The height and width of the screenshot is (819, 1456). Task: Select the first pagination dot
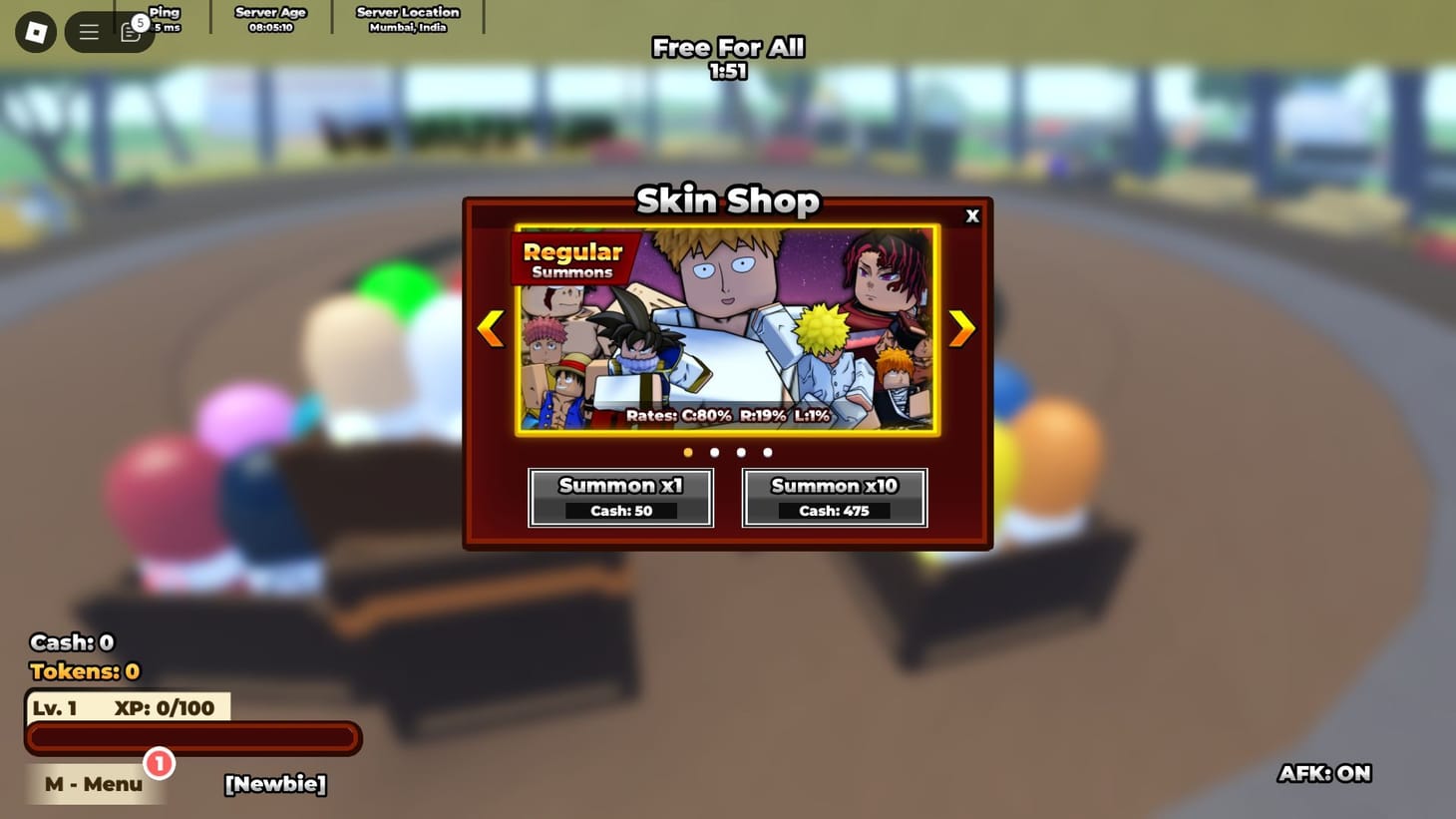687,452
